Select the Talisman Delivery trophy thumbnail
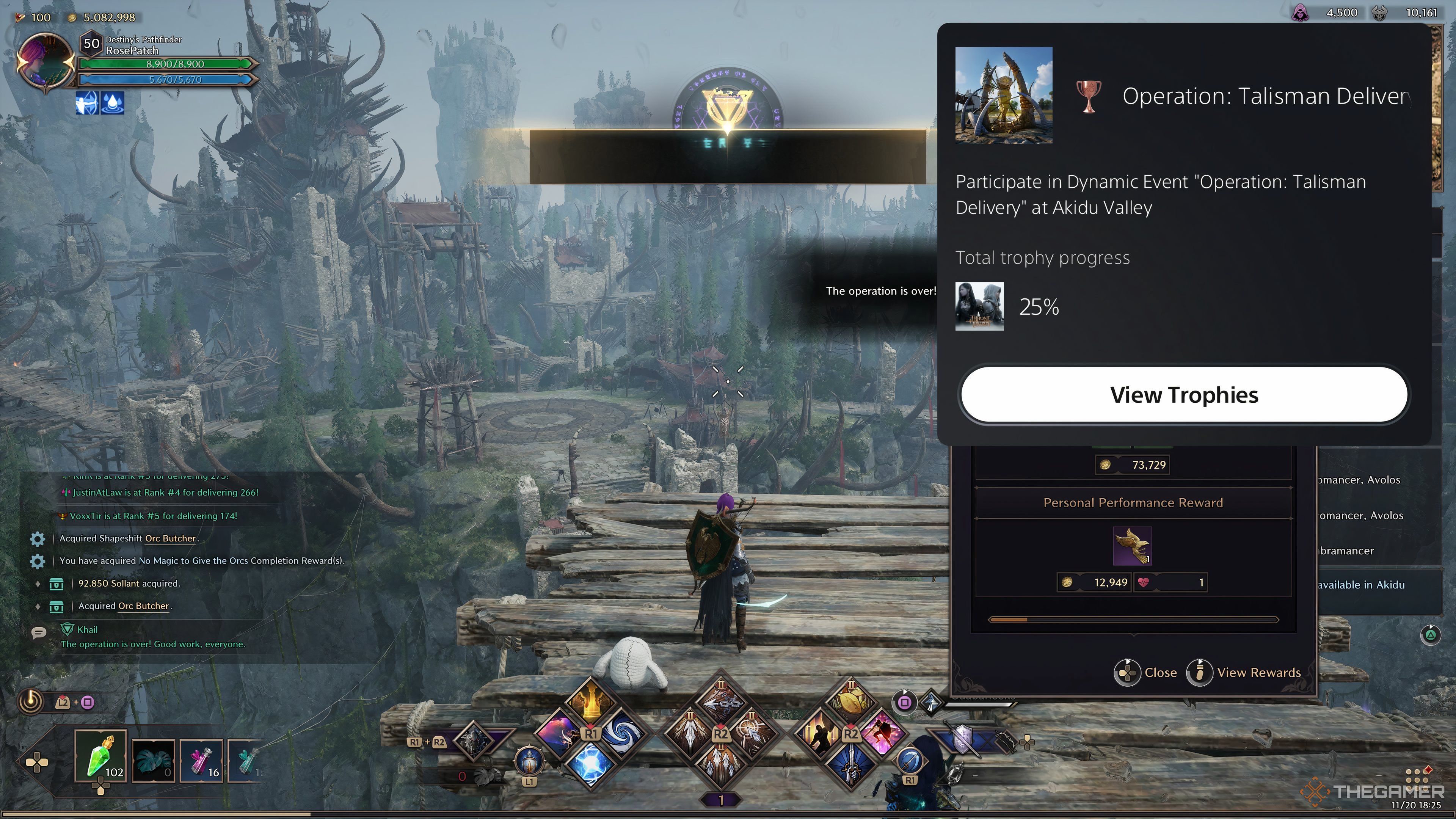Screen dimensions: 1456x819 click(1003, 96)
